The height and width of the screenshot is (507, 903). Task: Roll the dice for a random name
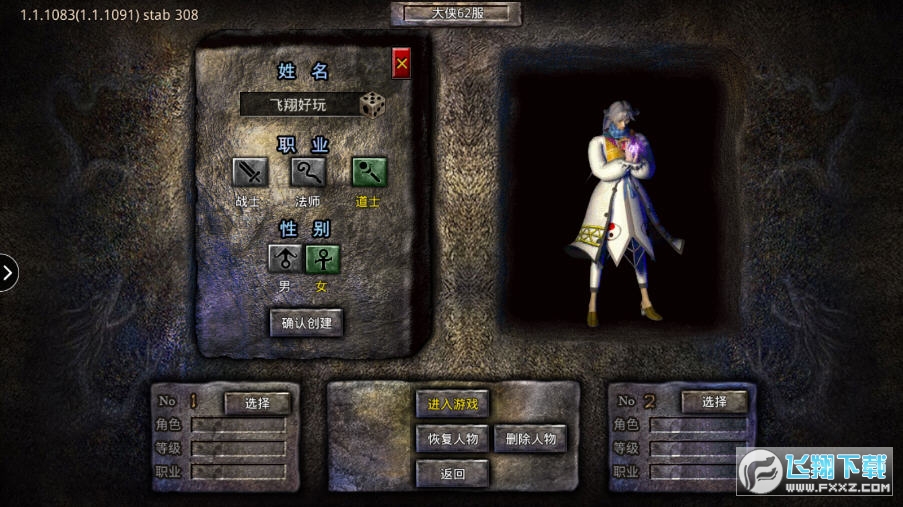pyautogui.click(x=373, y=105)
